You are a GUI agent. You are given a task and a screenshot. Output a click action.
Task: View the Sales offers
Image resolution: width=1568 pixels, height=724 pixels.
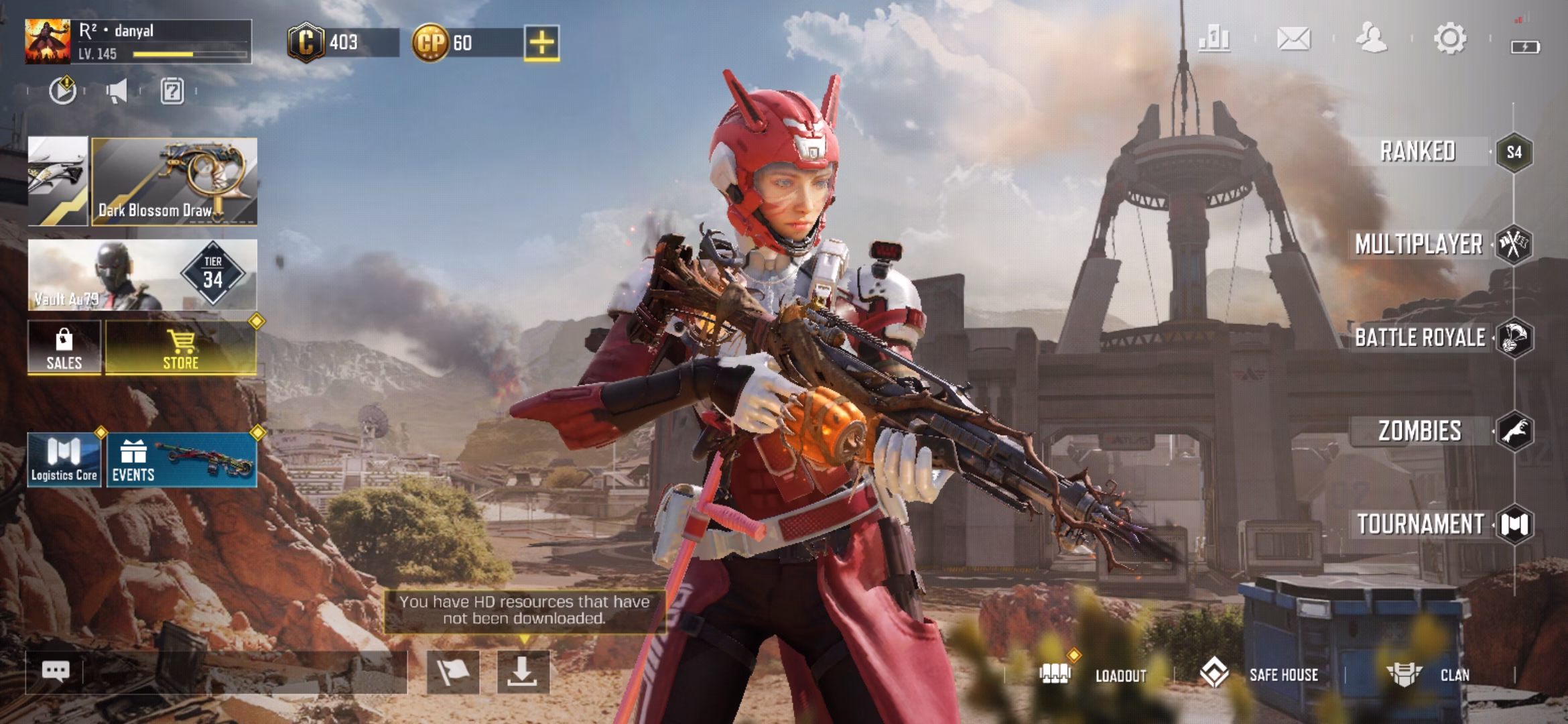[64, 347]
